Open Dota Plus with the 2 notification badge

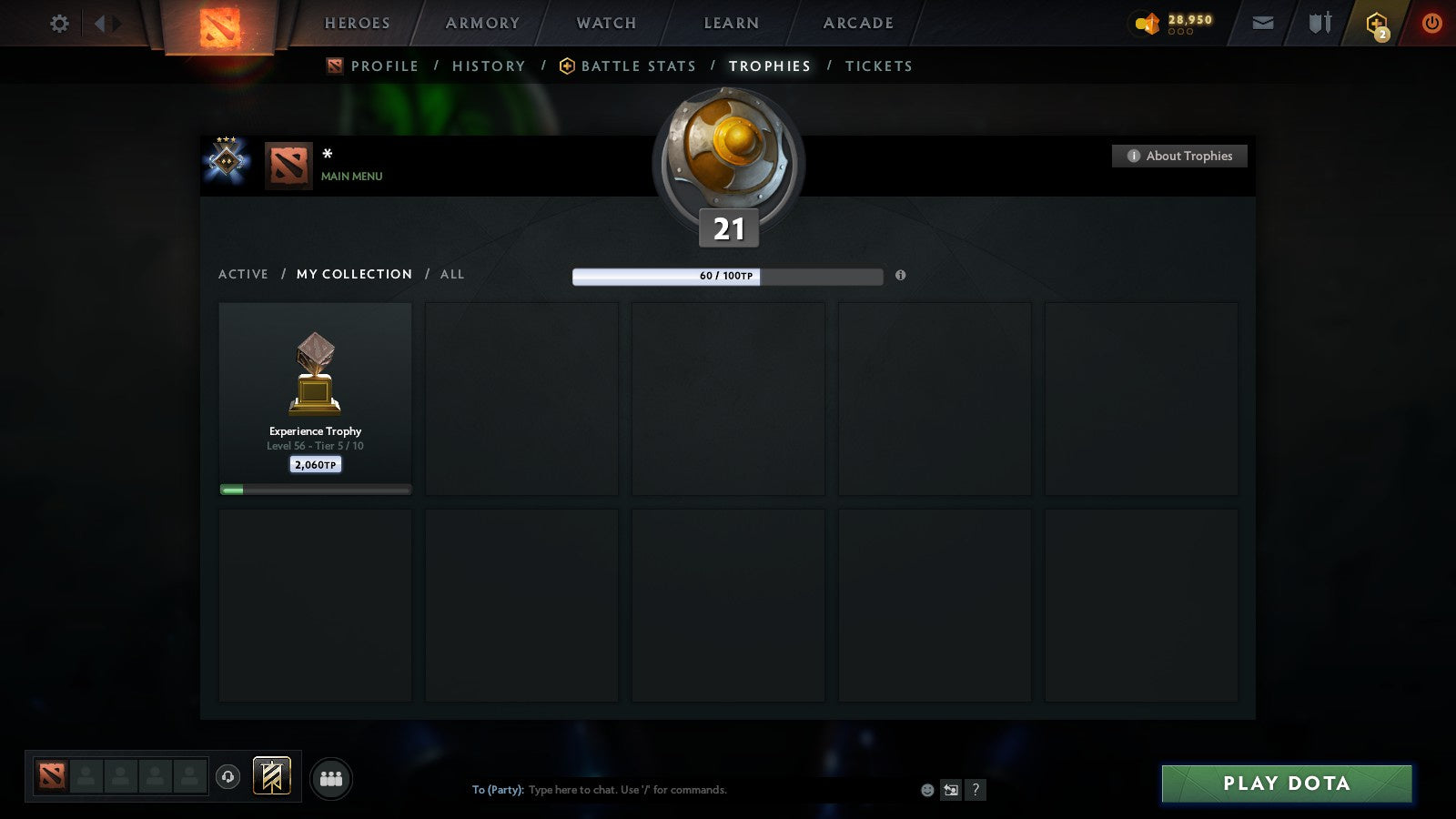[x=1376, y=23]
